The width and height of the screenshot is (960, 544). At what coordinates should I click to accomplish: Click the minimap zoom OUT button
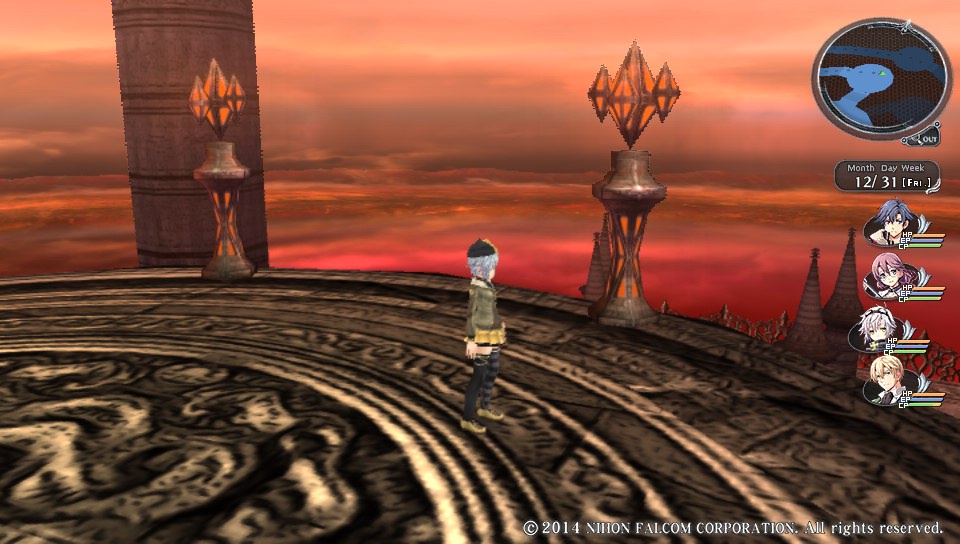(x=927, y=139)
